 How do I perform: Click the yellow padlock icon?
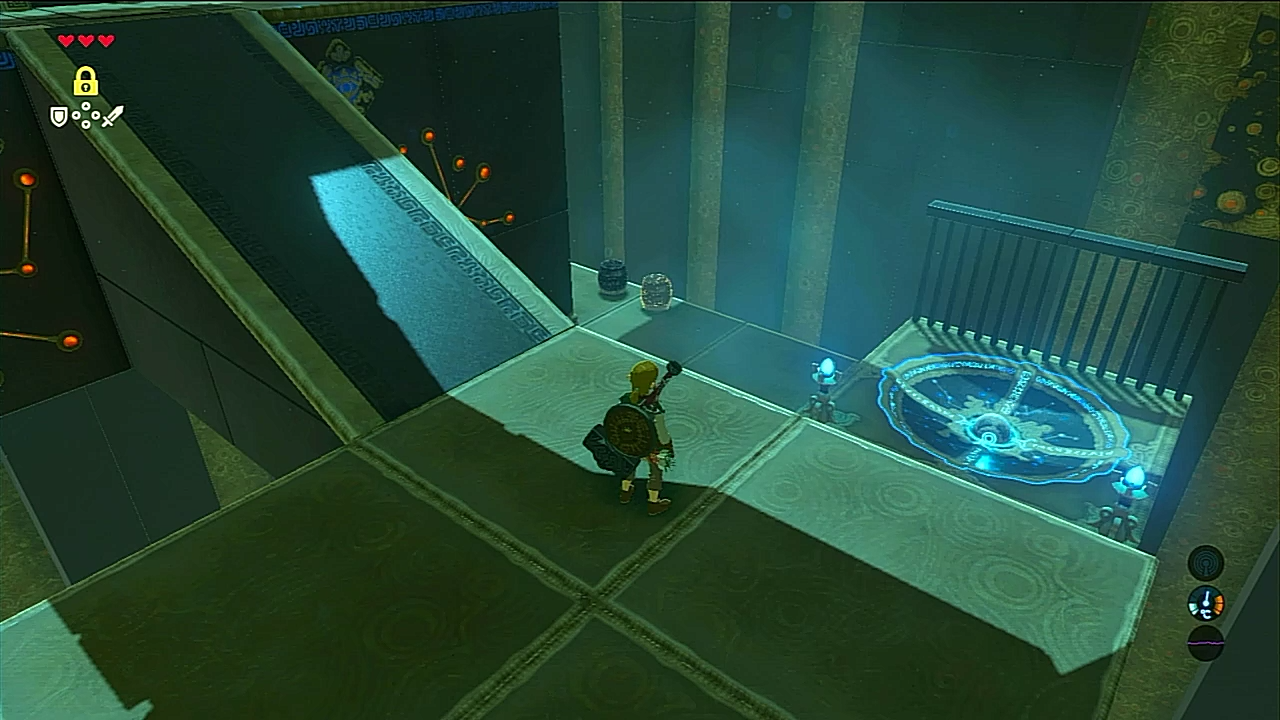[x=85, y=82]
